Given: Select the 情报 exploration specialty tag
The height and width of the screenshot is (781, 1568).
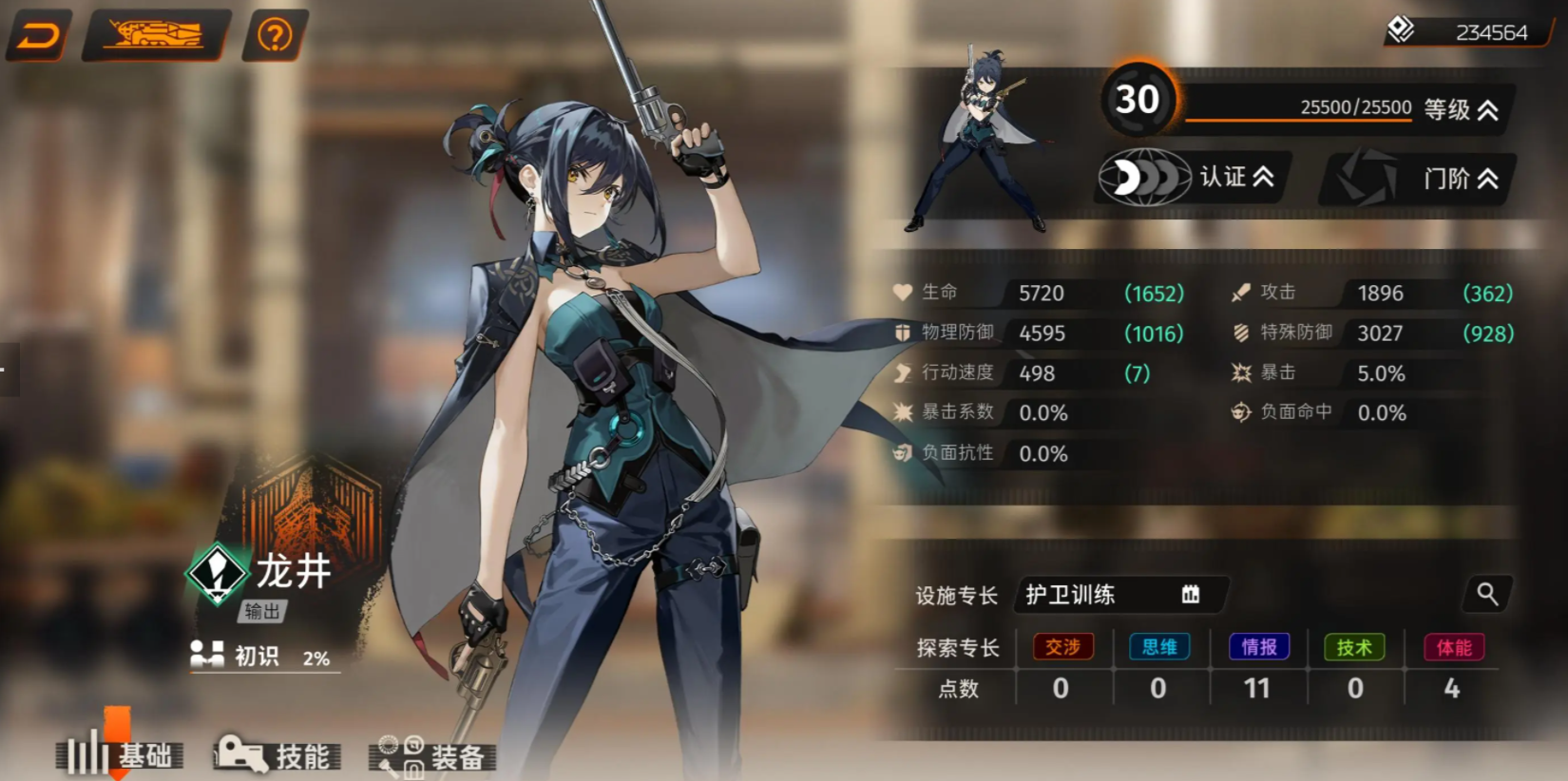Looking at the screenshot, I should click(x=1259, y=647).
